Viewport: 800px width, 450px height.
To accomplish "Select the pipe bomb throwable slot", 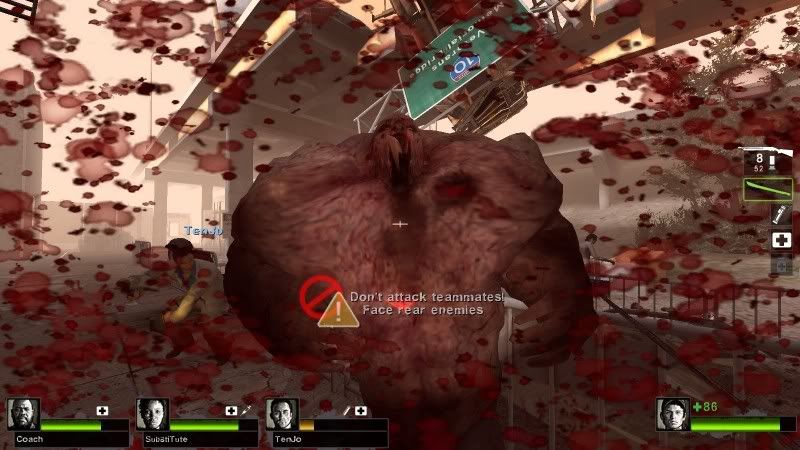I will pyautogui.click(x=781, y=214).
